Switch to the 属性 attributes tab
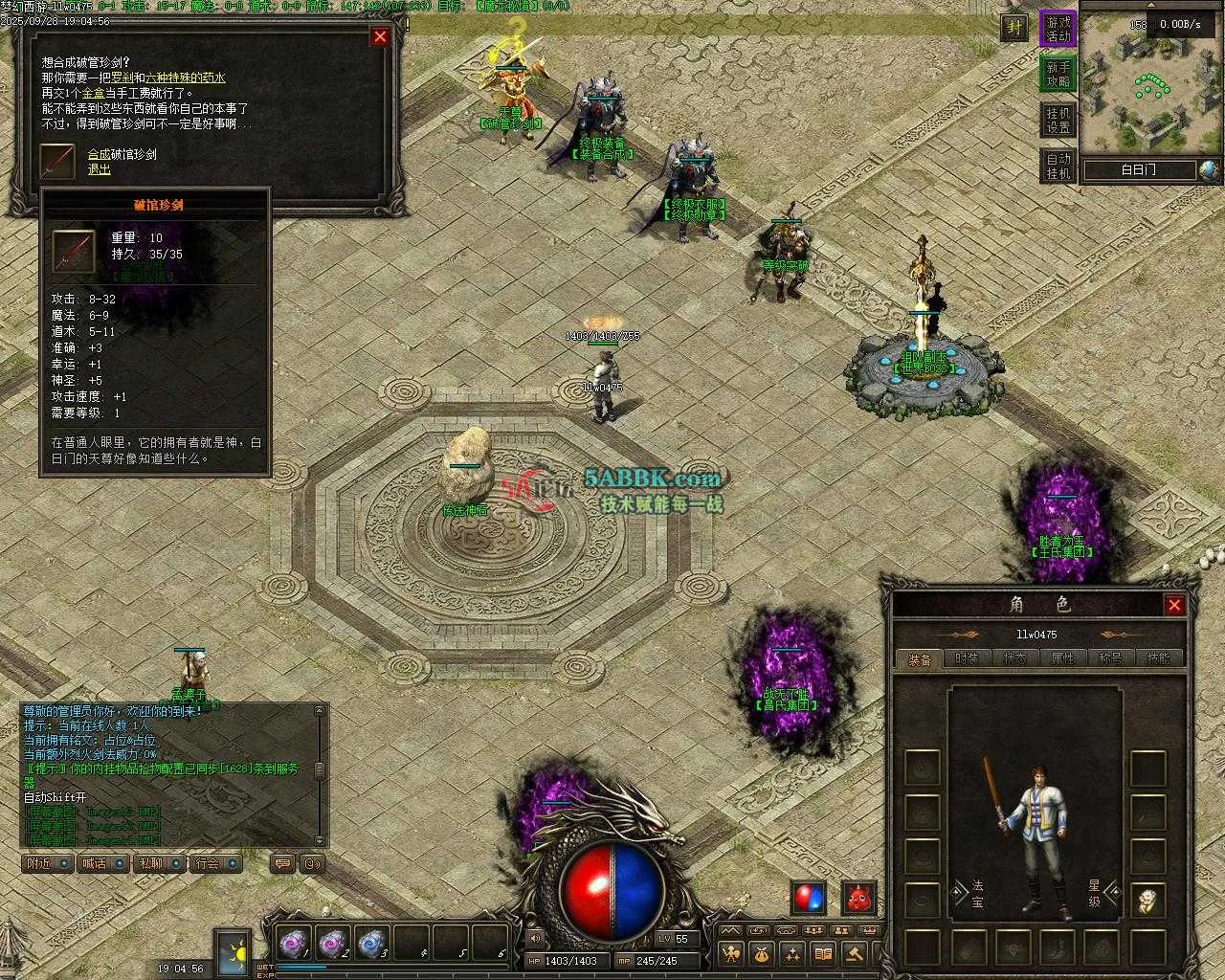 pyautogui.click(x=1062, y=658)
